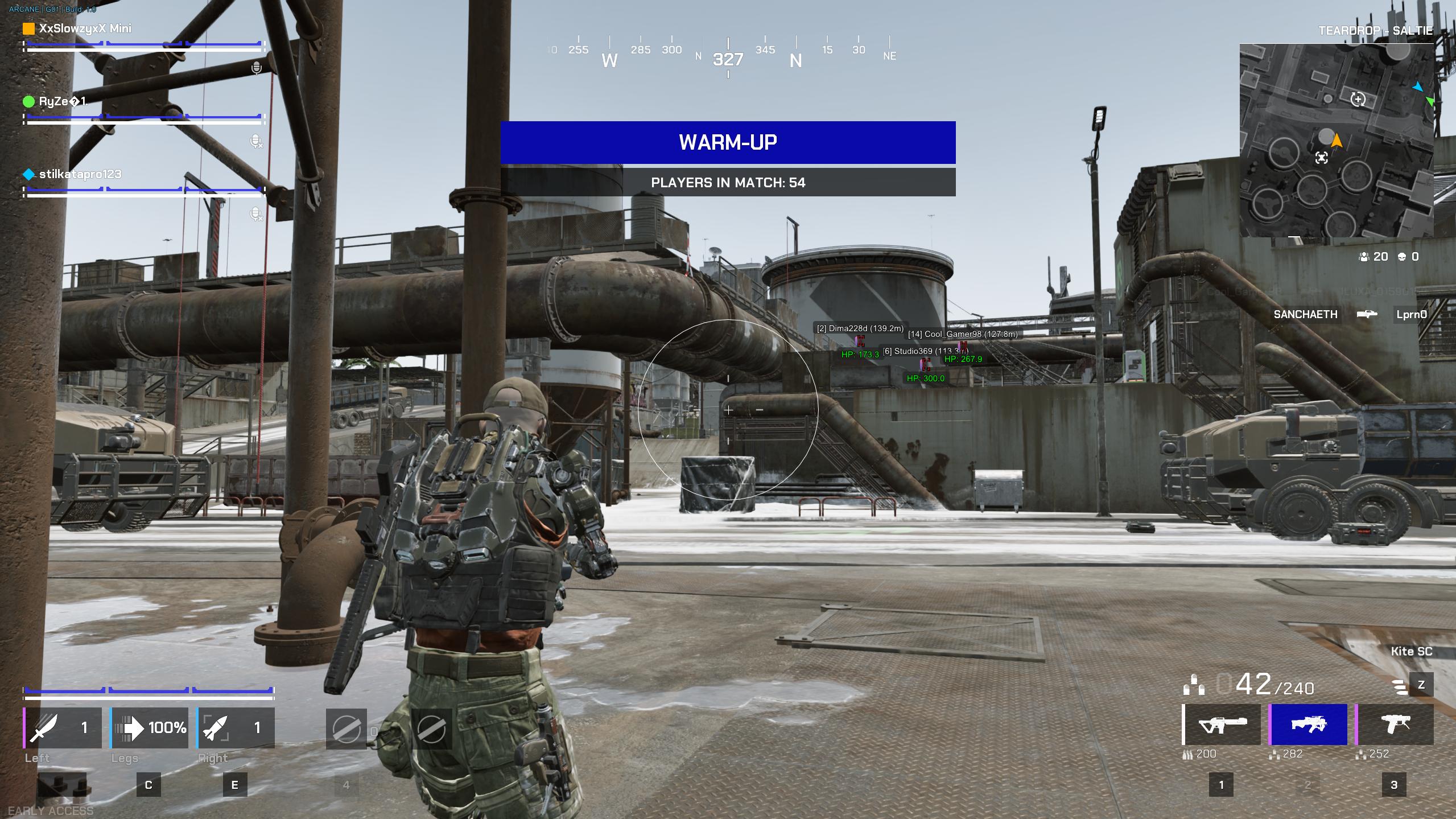Equip the pistol in the third weapon slot
1456x819 pixels.
(1395, 725)
